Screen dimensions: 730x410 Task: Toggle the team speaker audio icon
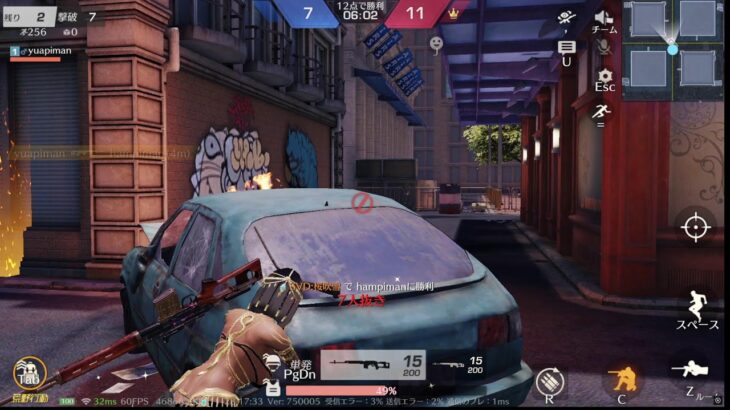tap(603, 18)
